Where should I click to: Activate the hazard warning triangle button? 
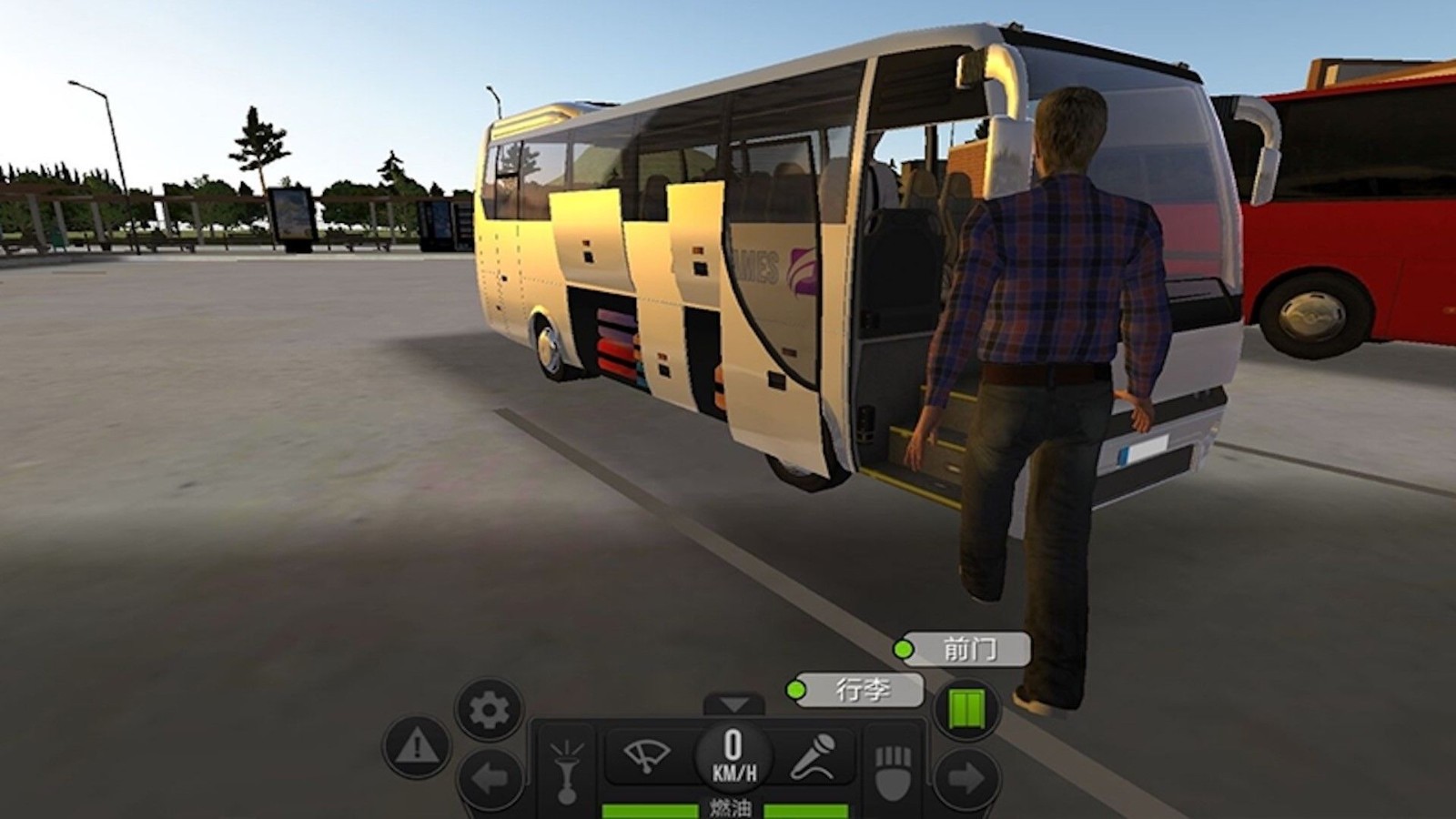click(x=418, y=746)
